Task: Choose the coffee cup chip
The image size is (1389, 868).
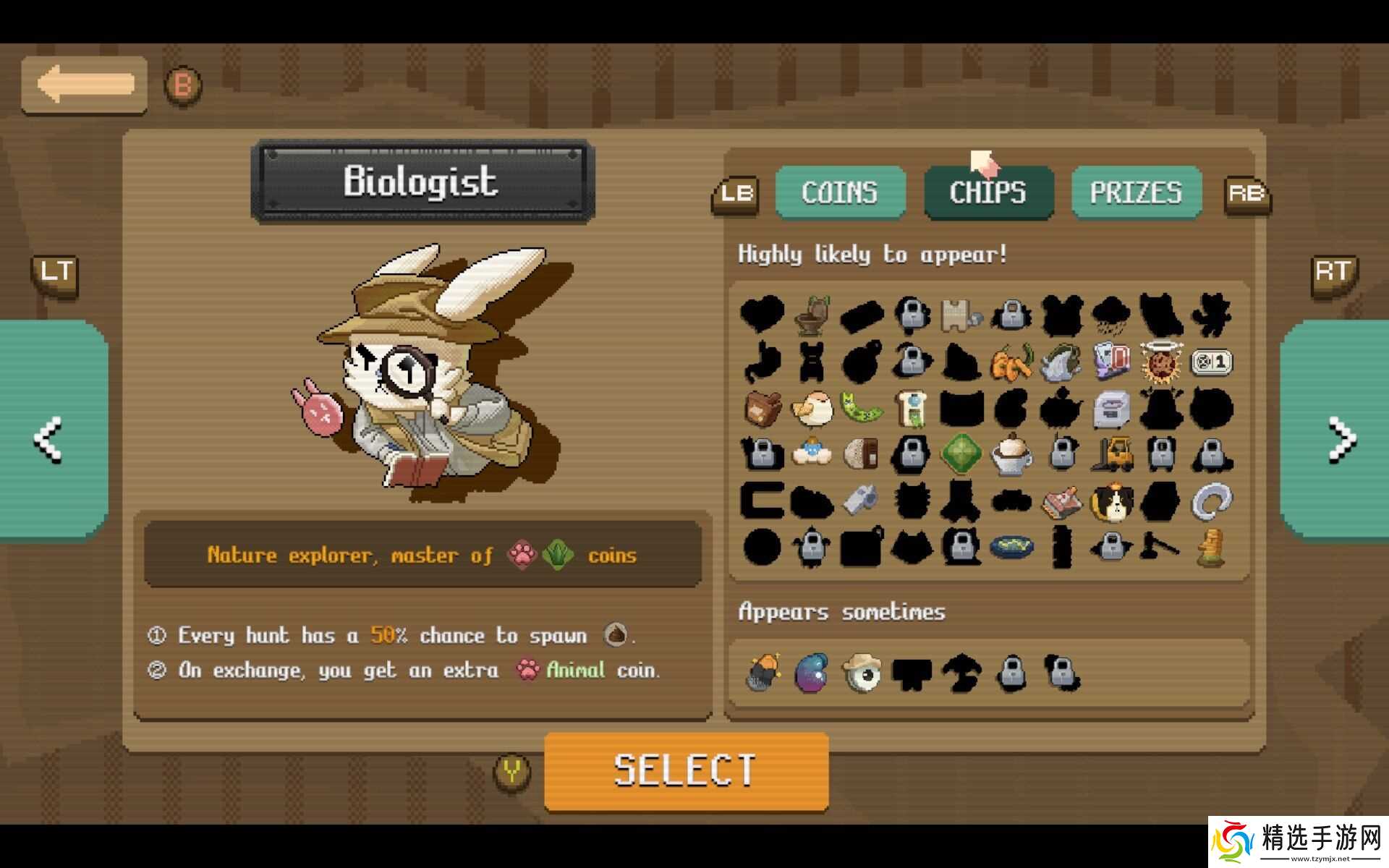Action: 1011,454
